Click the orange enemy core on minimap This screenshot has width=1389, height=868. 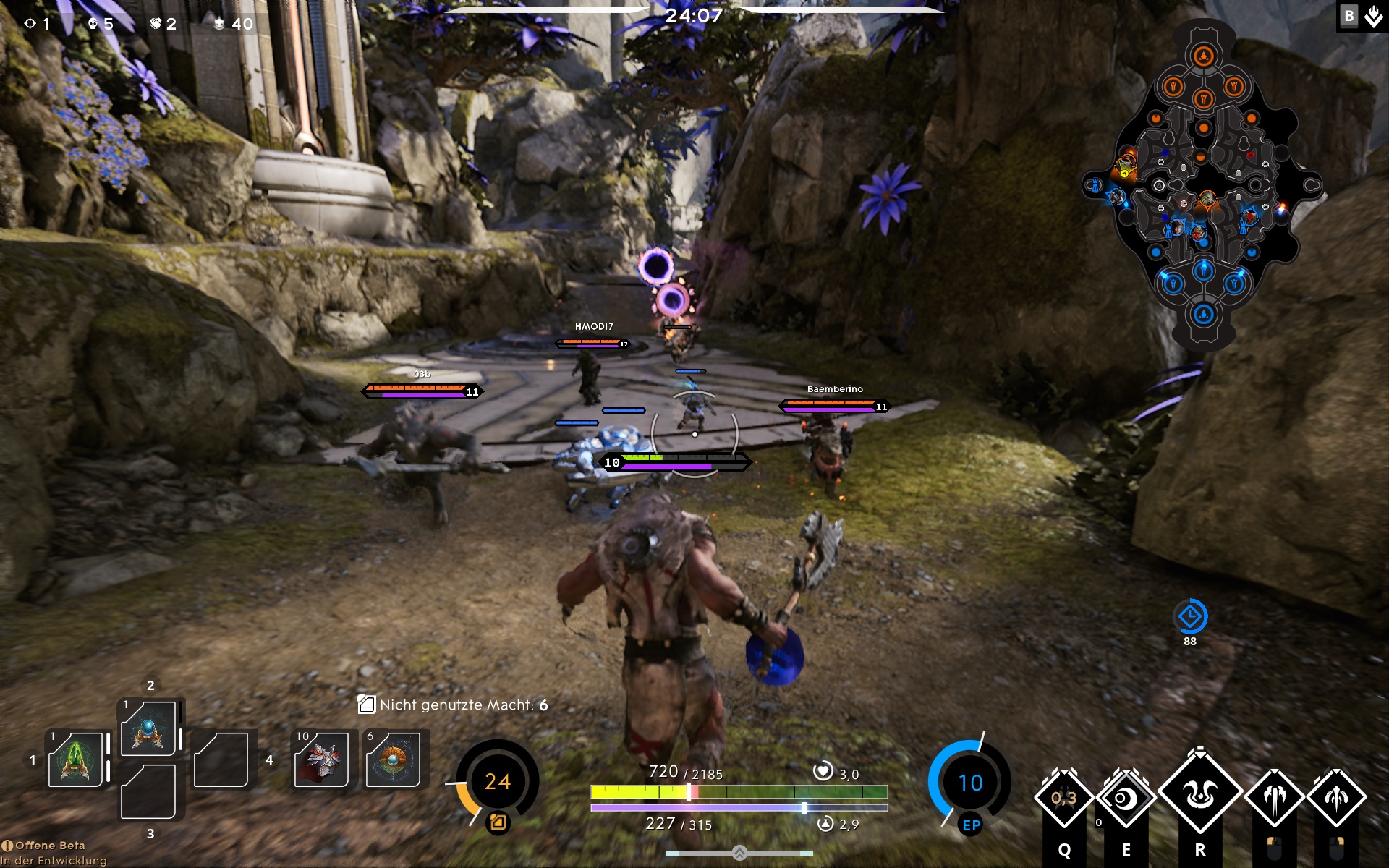pyautogui.click(x=1204, y=56)
